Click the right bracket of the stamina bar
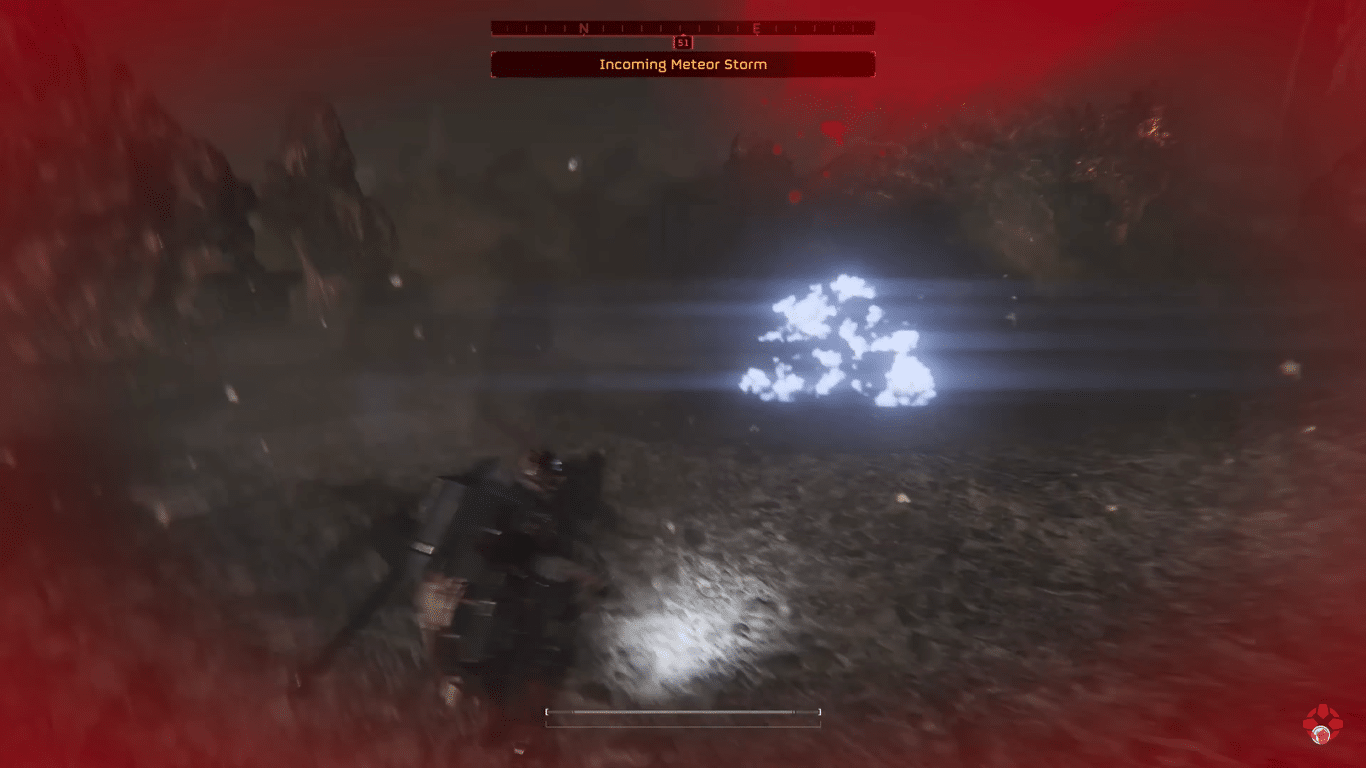The image size is (1366, 768). tap(820, 712)
